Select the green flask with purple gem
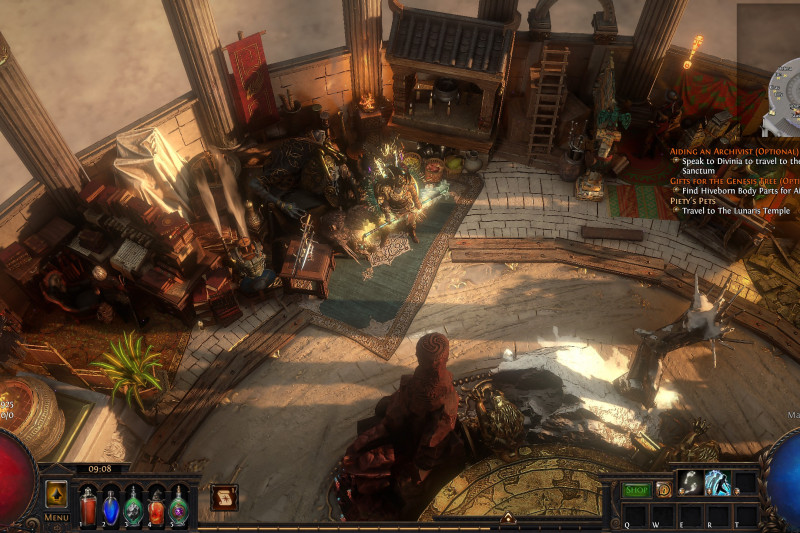Viewport: 800px width, 533px height. pyautogui.click(x=178, y=506)
